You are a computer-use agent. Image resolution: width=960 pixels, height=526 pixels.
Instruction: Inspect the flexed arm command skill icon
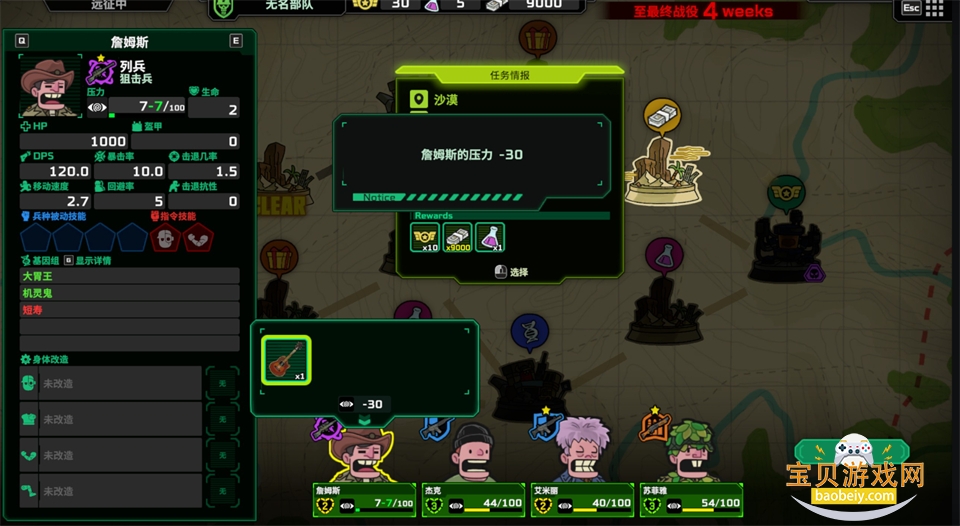click(x=196, y=238)
